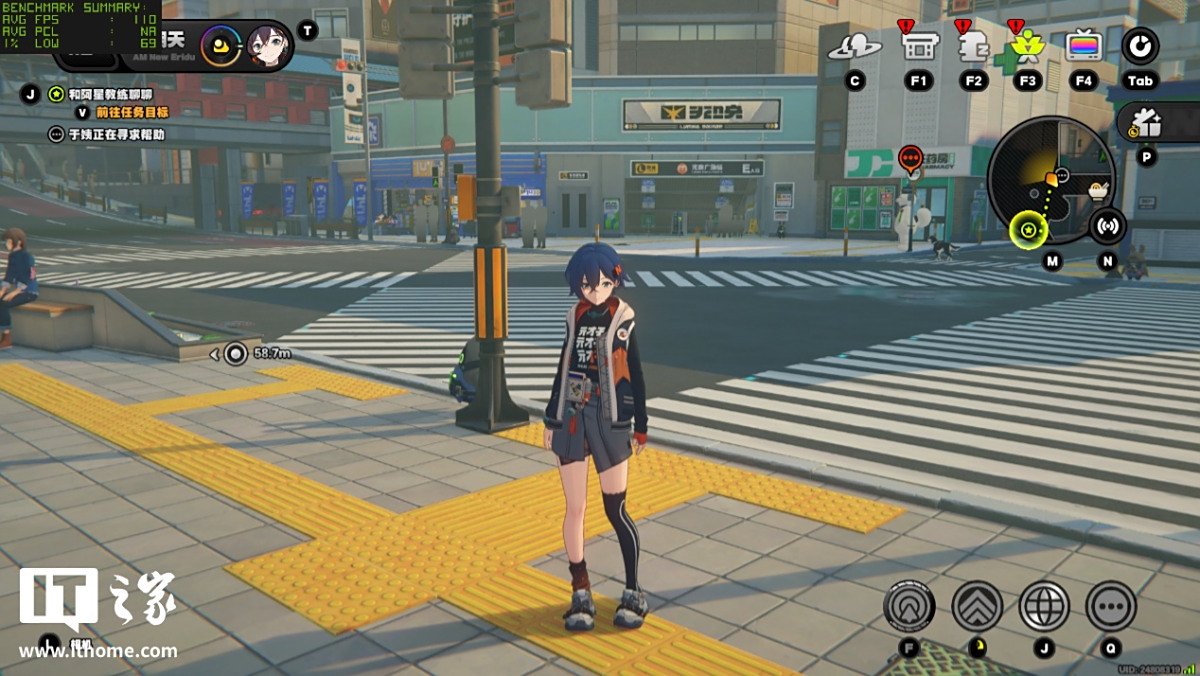
Task: Open the planet-shaped menu icon
Action: point(854,46)
